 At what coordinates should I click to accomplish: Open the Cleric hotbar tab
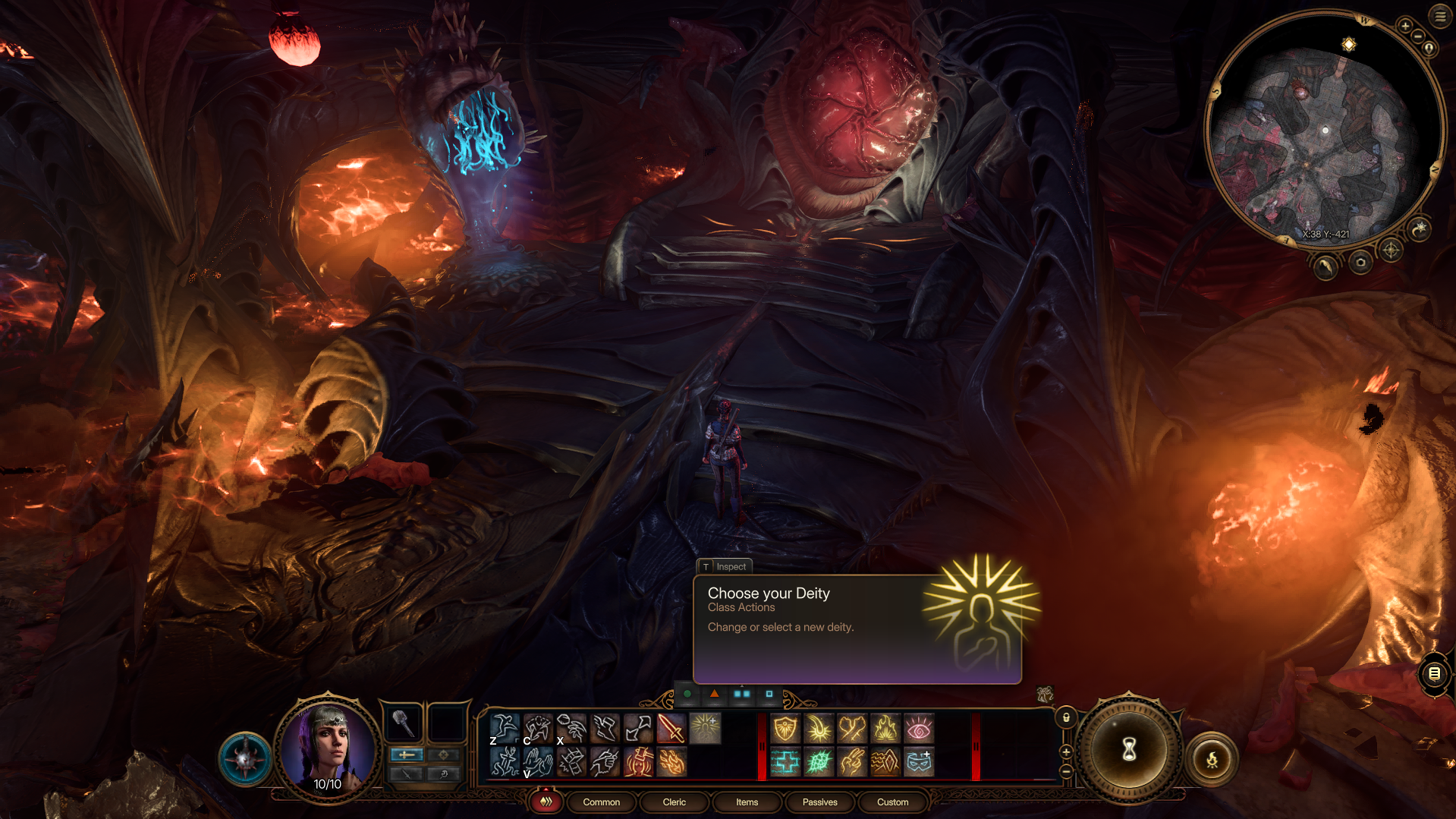tap(674, 802)
